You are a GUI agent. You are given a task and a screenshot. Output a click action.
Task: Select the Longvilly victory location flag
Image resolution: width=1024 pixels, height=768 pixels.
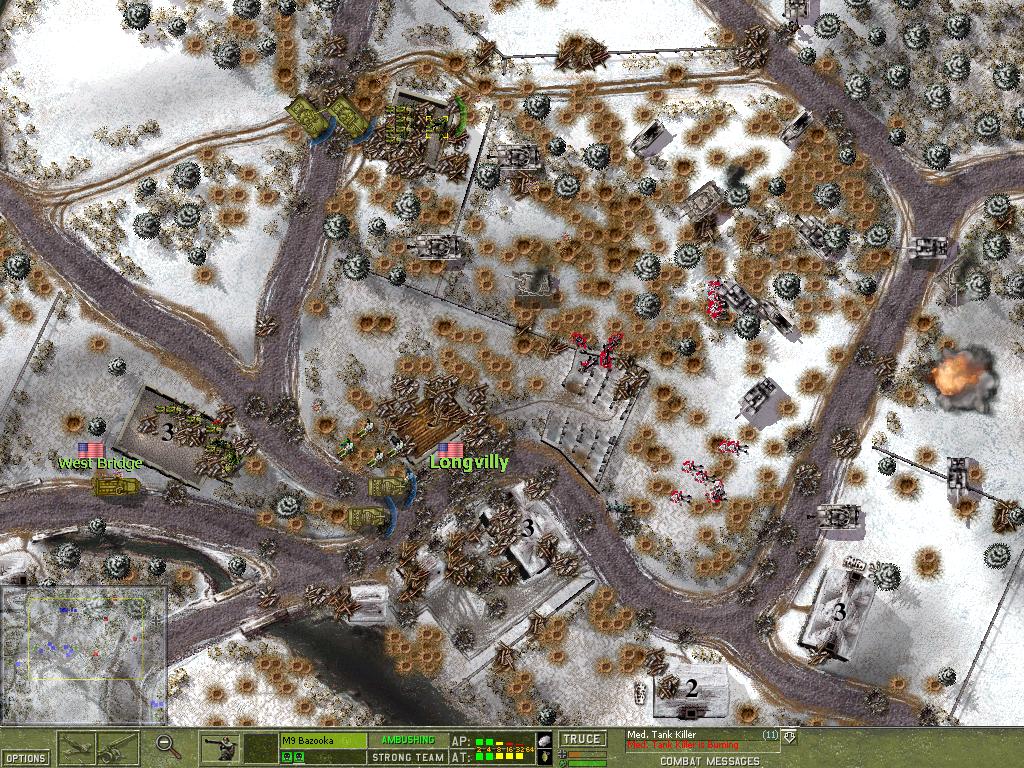coord(450,450)
